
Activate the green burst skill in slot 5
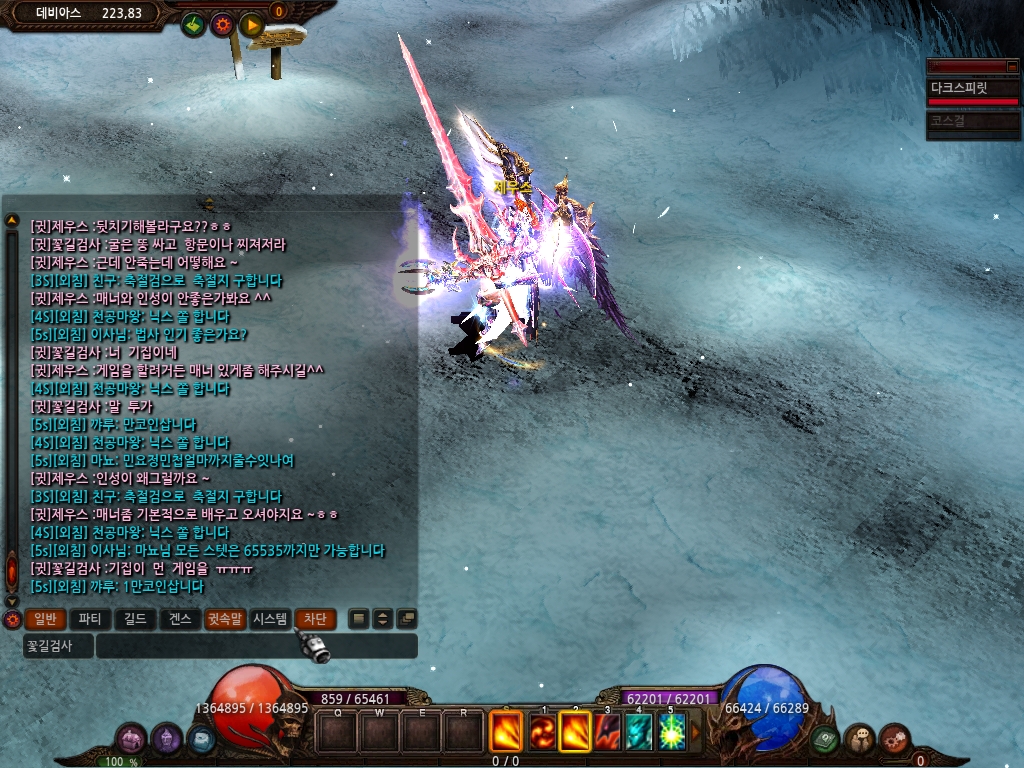pyautogui.click(x=671, y=732)
